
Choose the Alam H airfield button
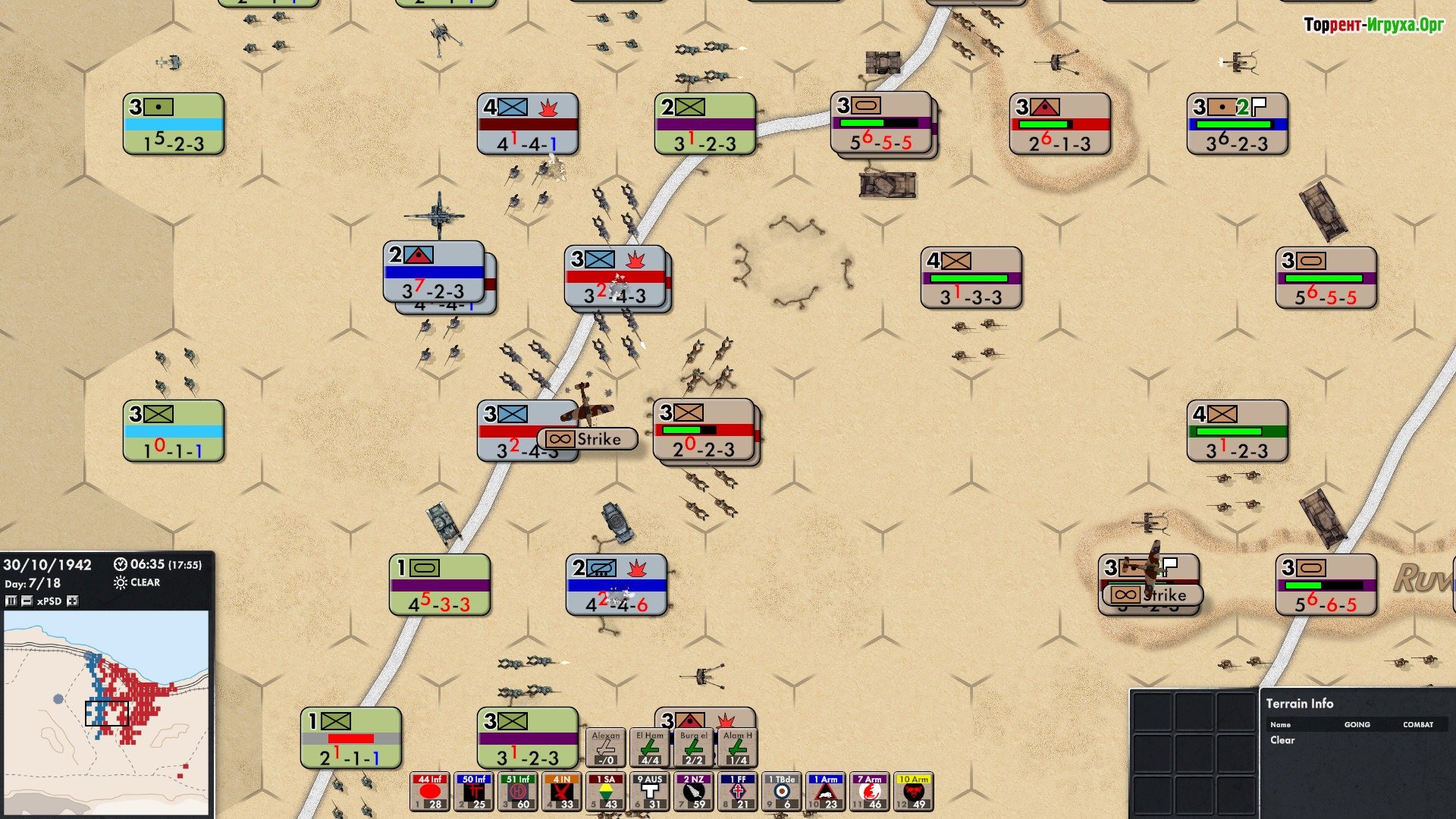[x=738, y=748]
